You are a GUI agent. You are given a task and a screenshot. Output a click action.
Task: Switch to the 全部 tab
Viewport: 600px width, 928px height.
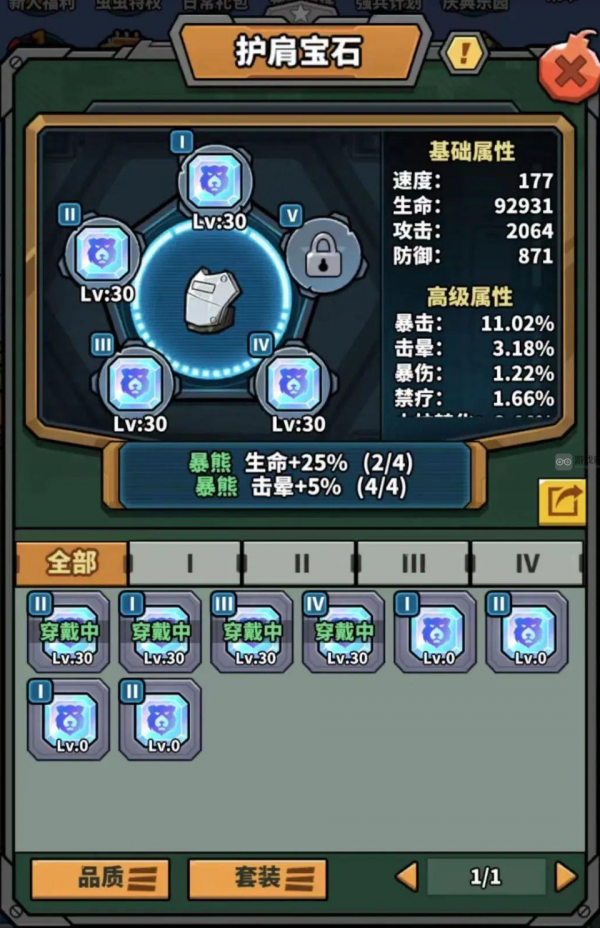72,563
